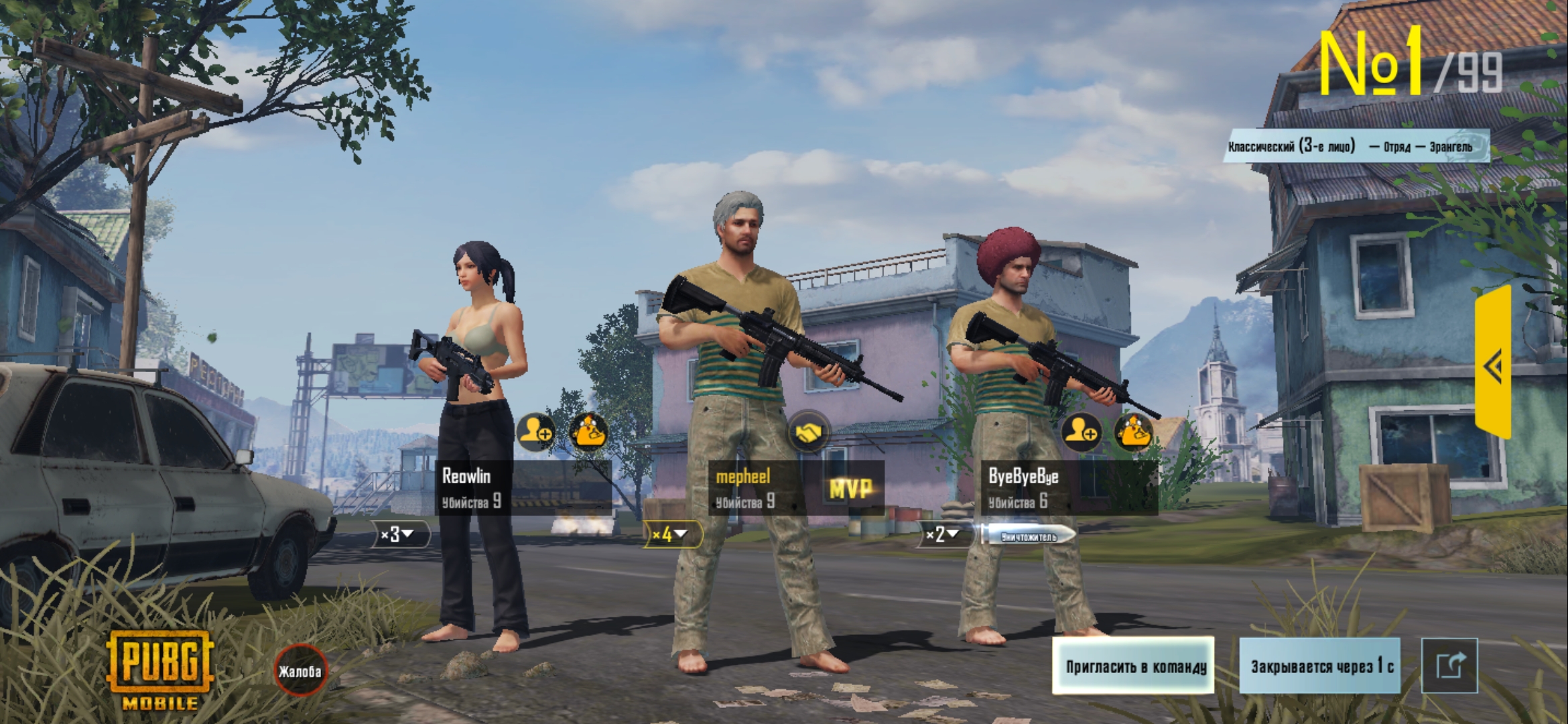Viewport: 1568px width, 724px height.
Task: Open Reowlin's player name card
Action: [x=523, y=487]
